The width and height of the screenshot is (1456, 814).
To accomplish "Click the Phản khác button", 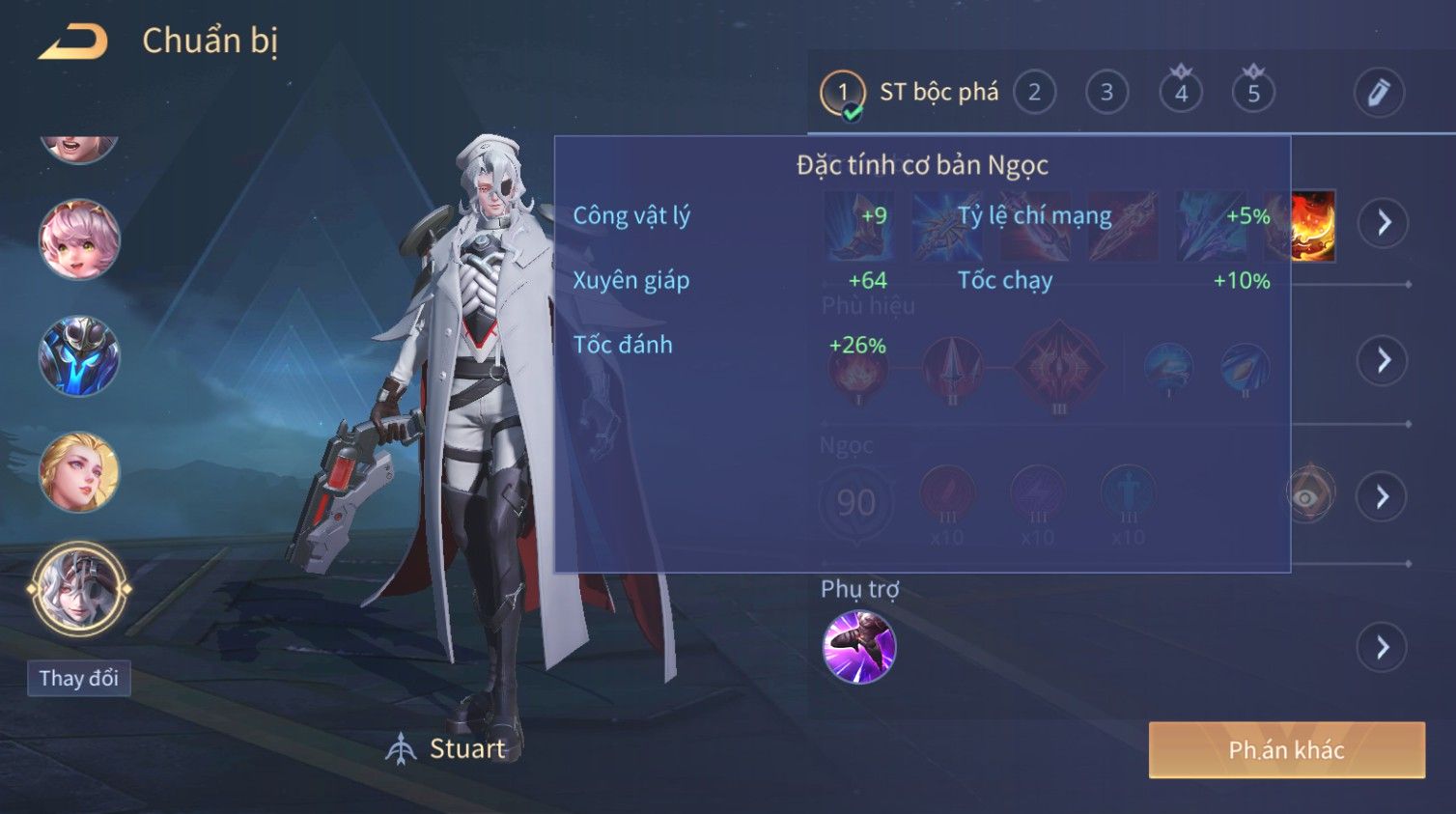I will point(1286,750).
